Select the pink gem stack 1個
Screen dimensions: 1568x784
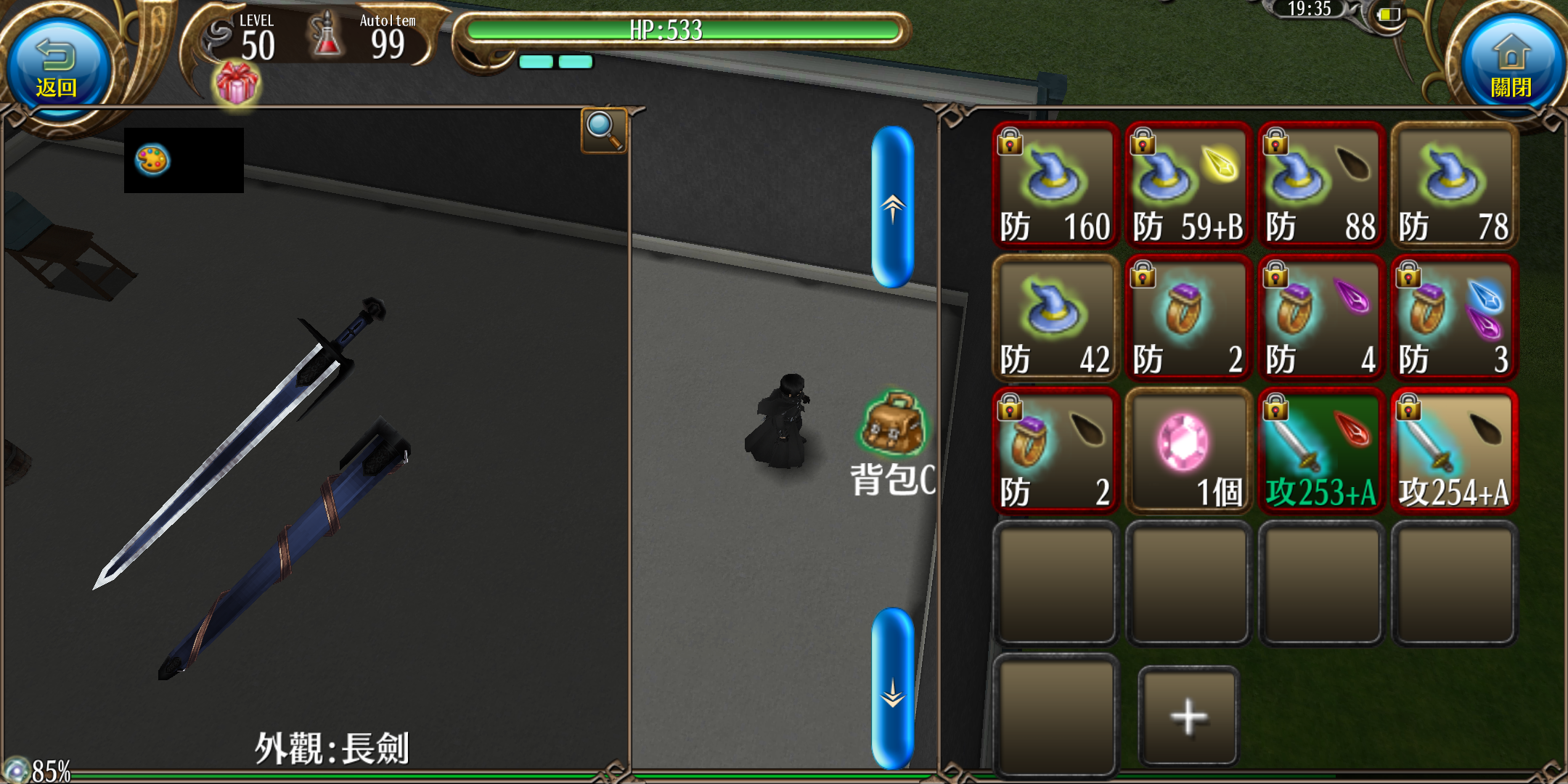coord(1188,451)
